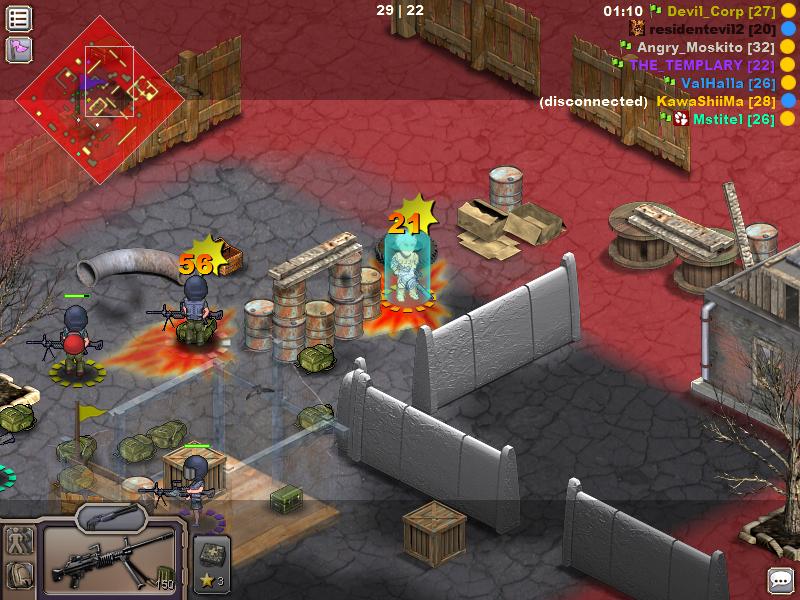
Task: Toggle the soldier stance button
Action: (19, 542)
